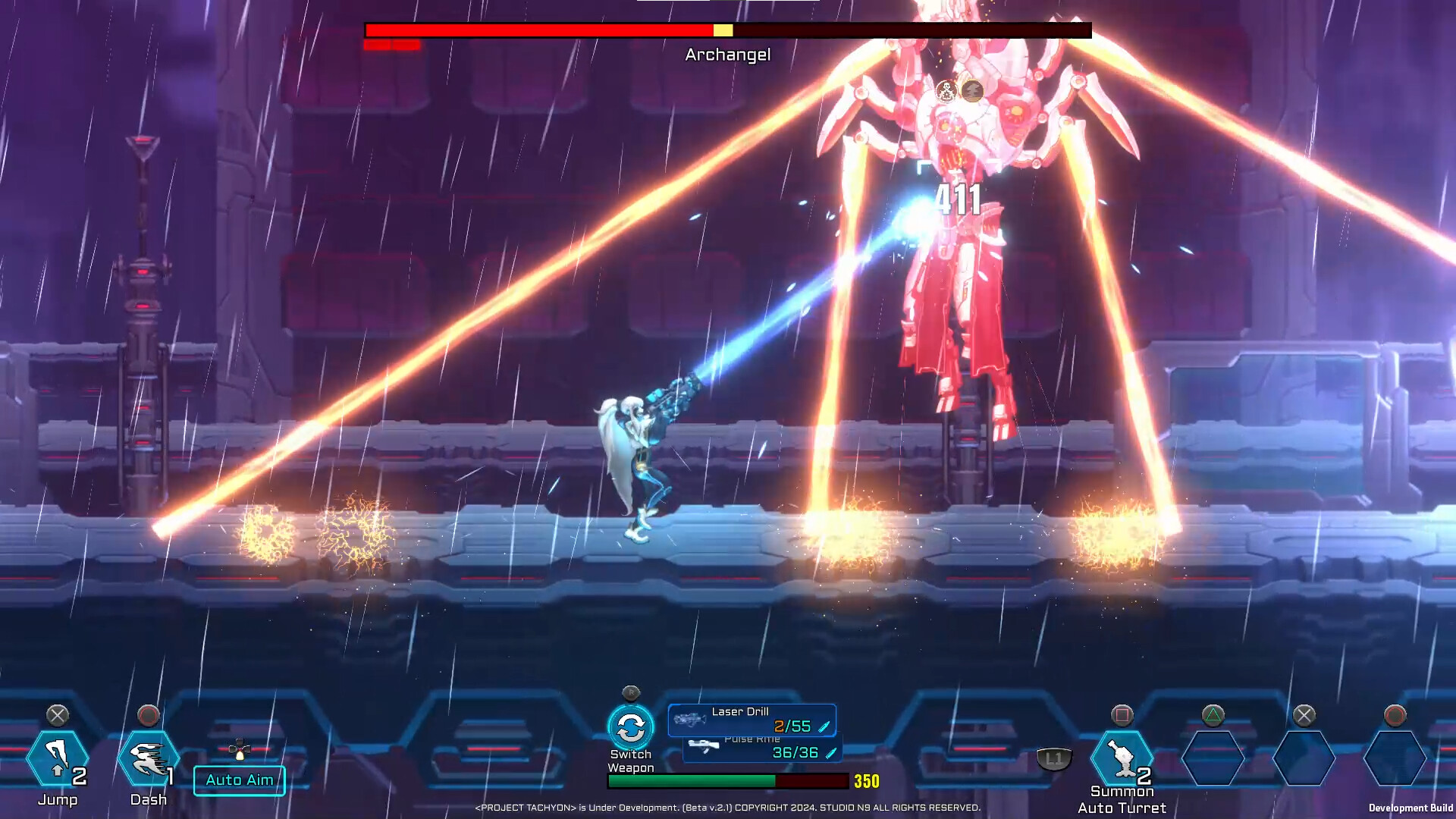Click the Switch Weapon circular icon
1456x819 pixels.
click(x=632, y=726)
